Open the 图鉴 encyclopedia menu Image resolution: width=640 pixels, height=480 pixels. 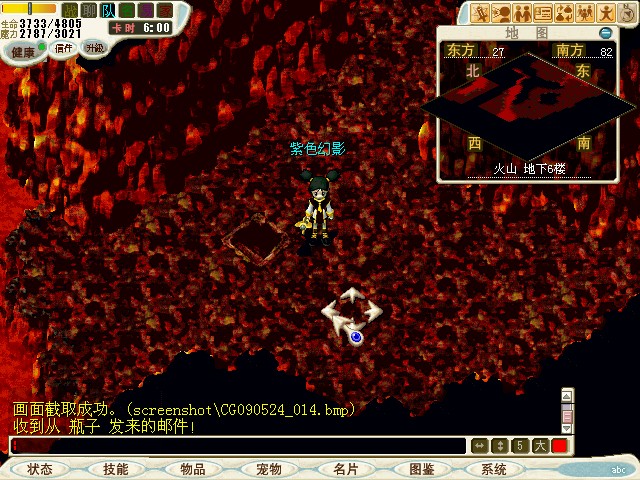[420, 469]
